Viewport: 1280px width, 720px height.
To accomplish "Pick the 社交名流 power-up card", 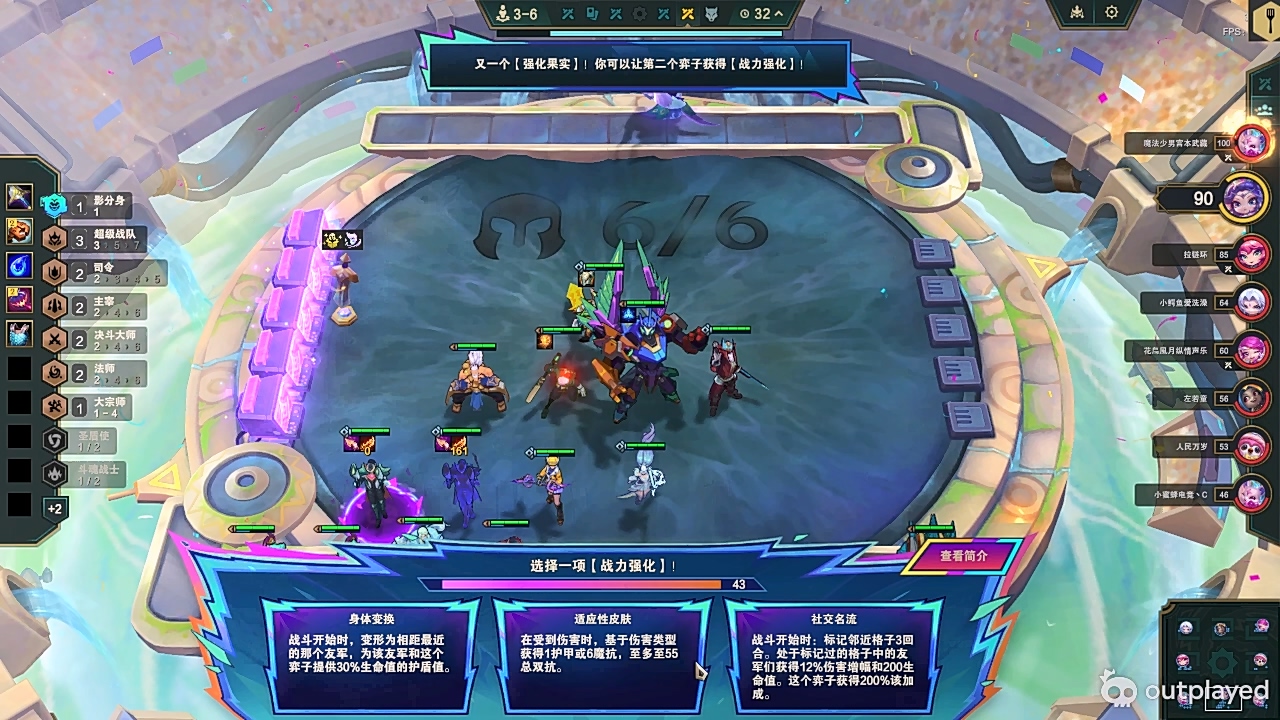I will (x=833, y=653).
